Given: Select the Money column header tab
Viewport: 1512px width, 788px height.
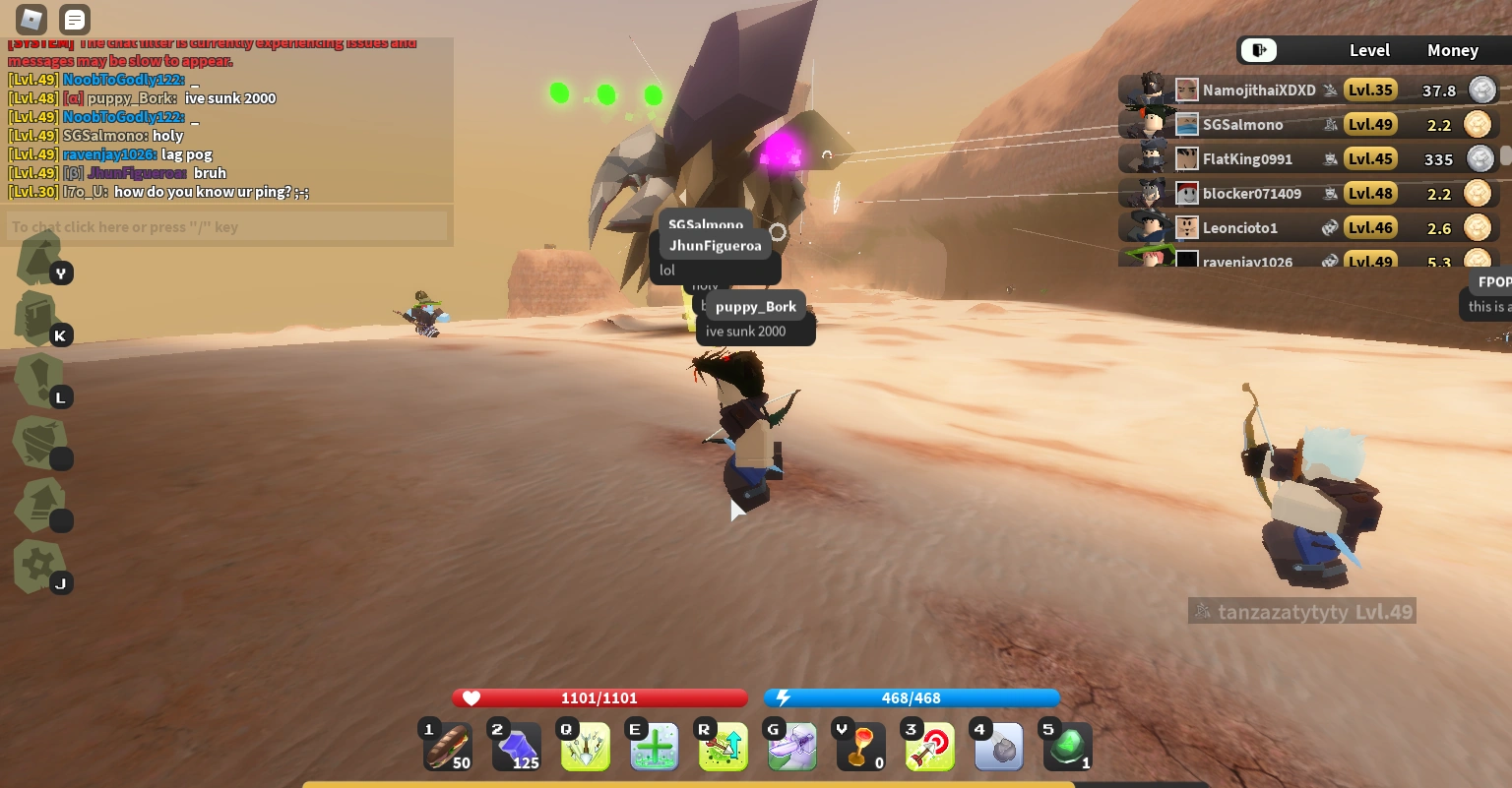Looking at the screenshot, I should [1453, 50].
